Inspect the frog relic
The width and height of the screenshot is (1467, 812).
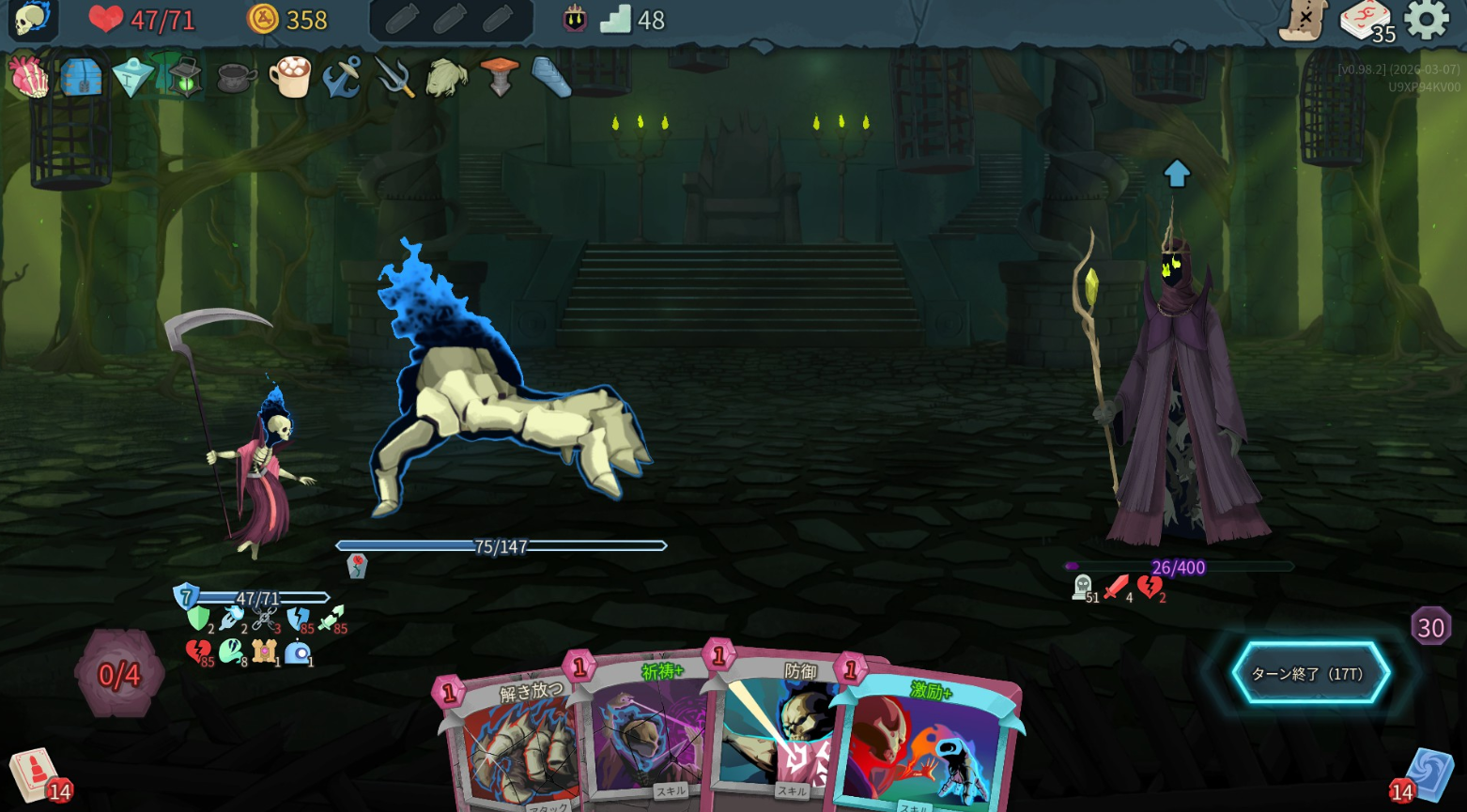447,77
